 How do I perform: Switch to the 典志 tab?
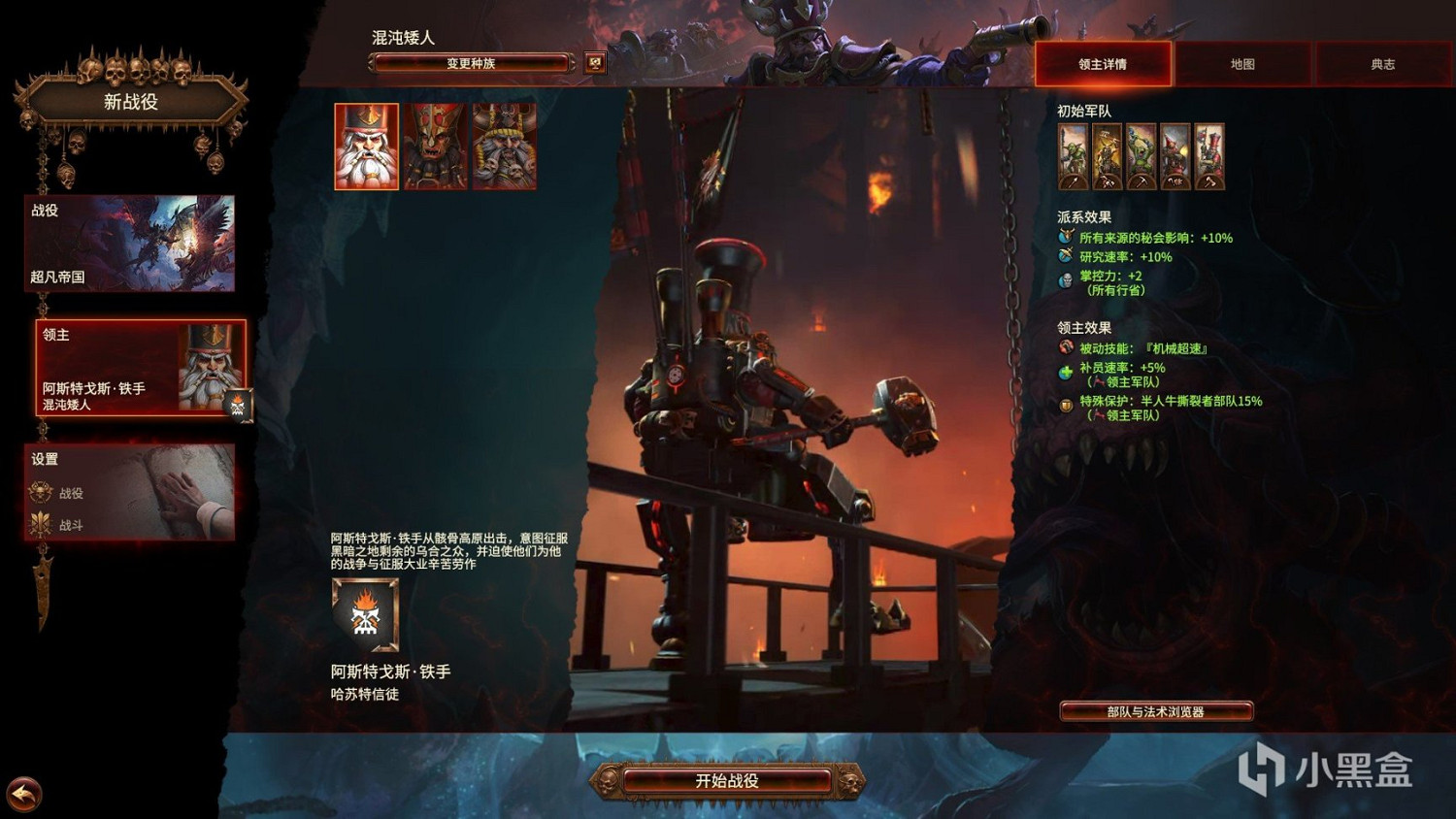(x=1385, y=63)
